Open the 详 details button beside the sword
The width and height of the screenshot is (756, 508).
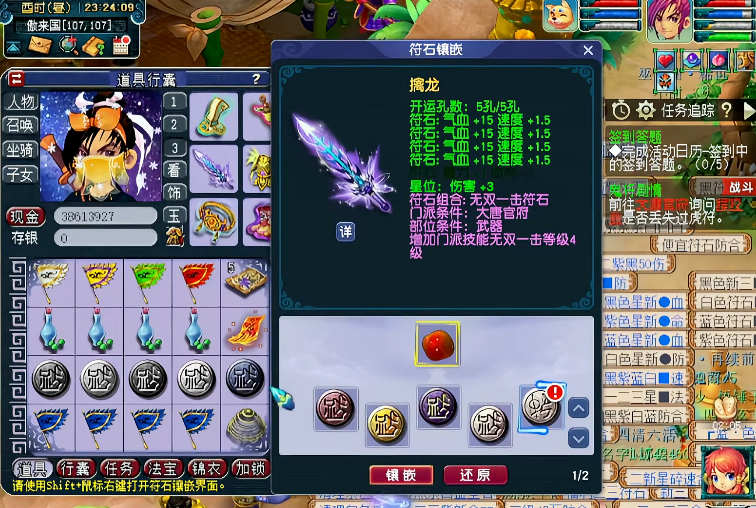pos(345,231)
